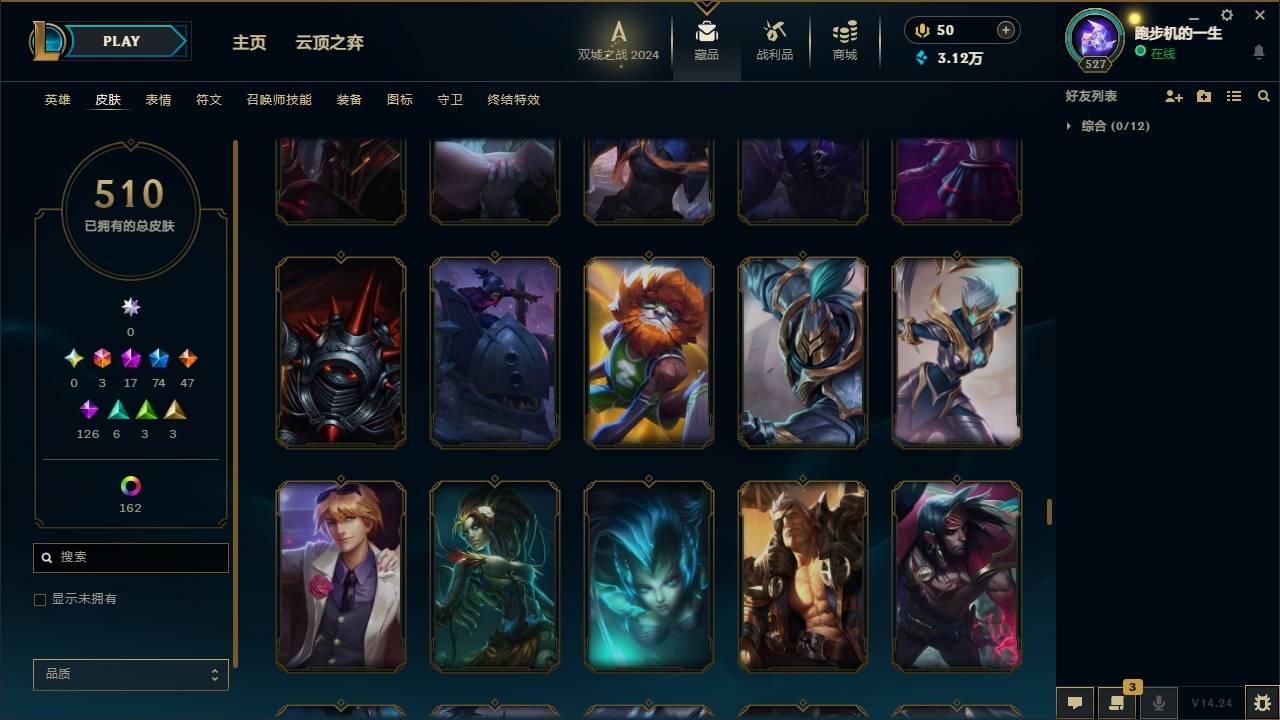Open the friend list search icon
This screenshot has width=1280, height=720.
(1263, 96)
